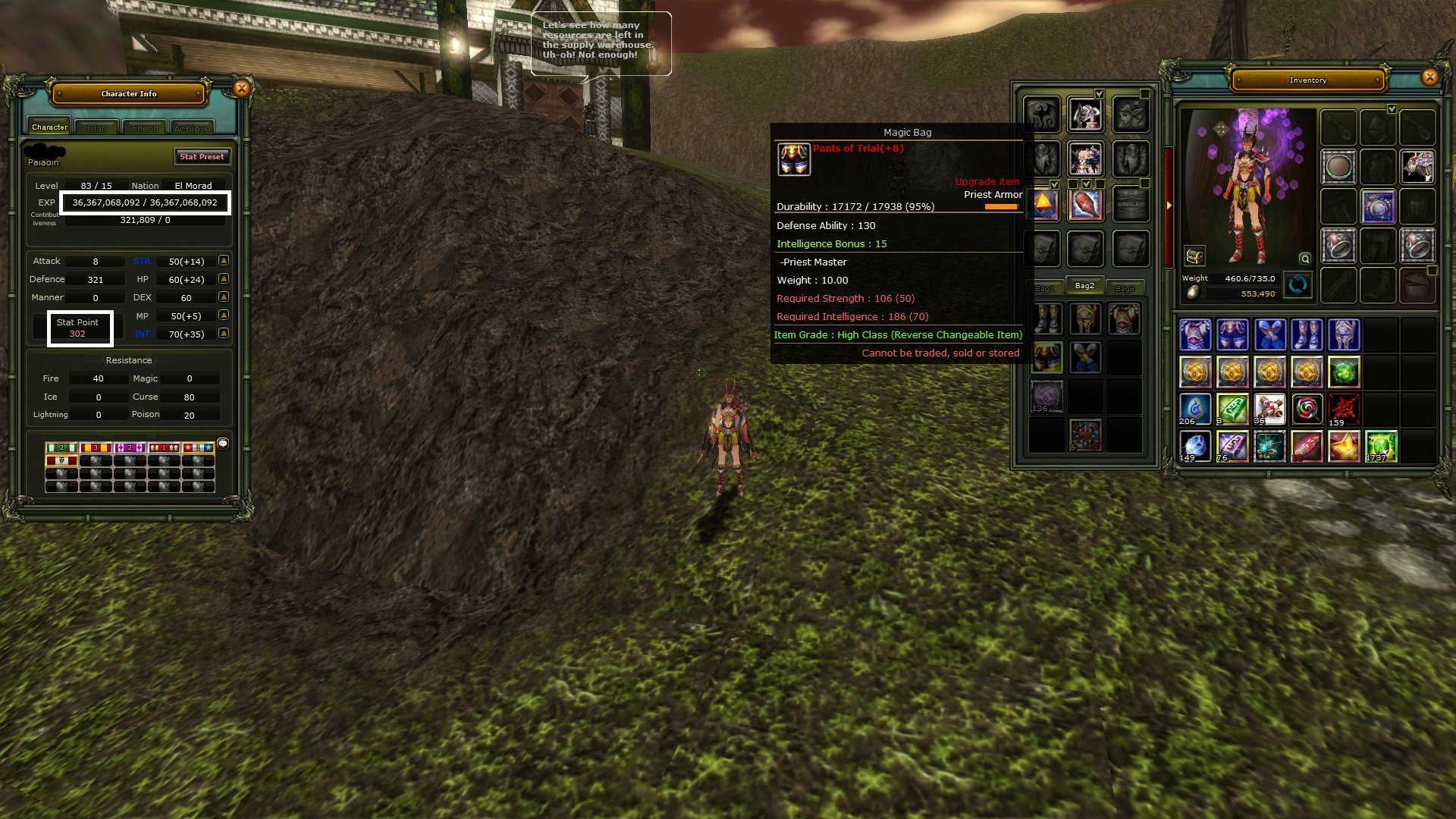Switch to the Clan tab
The height and width of the screenshot is (819, 1456).
97,128
